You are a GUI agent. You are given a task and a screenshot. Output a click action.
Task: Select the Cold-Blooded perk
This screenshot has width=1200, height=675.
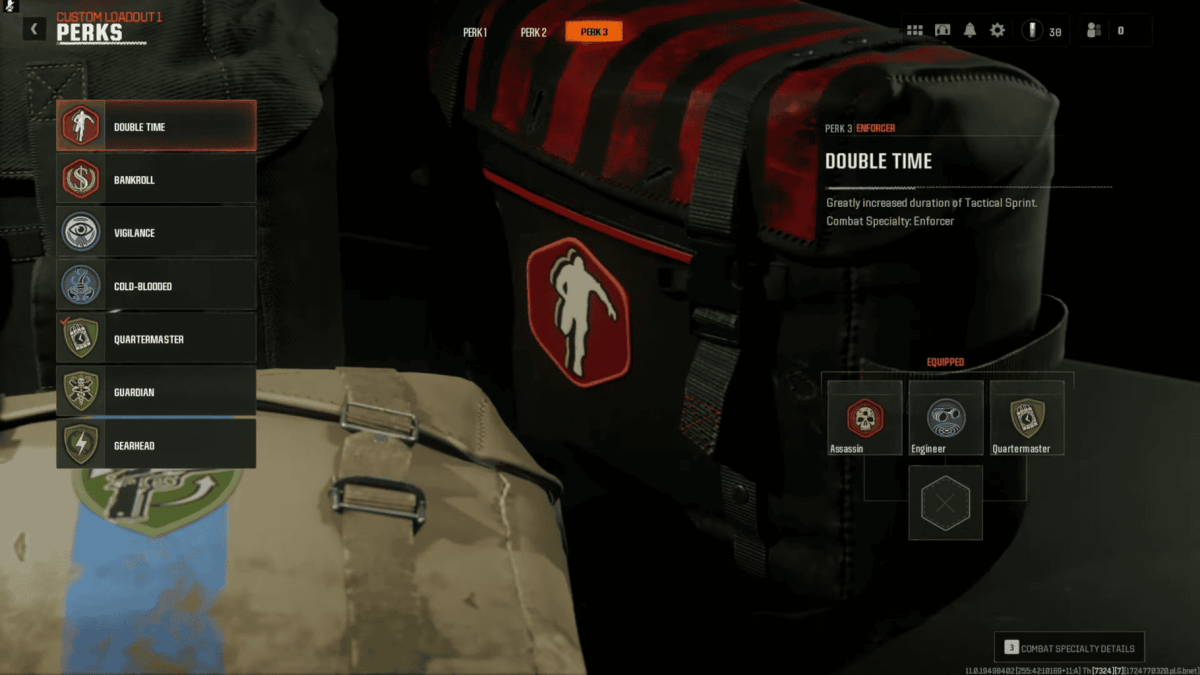[156, 286]
